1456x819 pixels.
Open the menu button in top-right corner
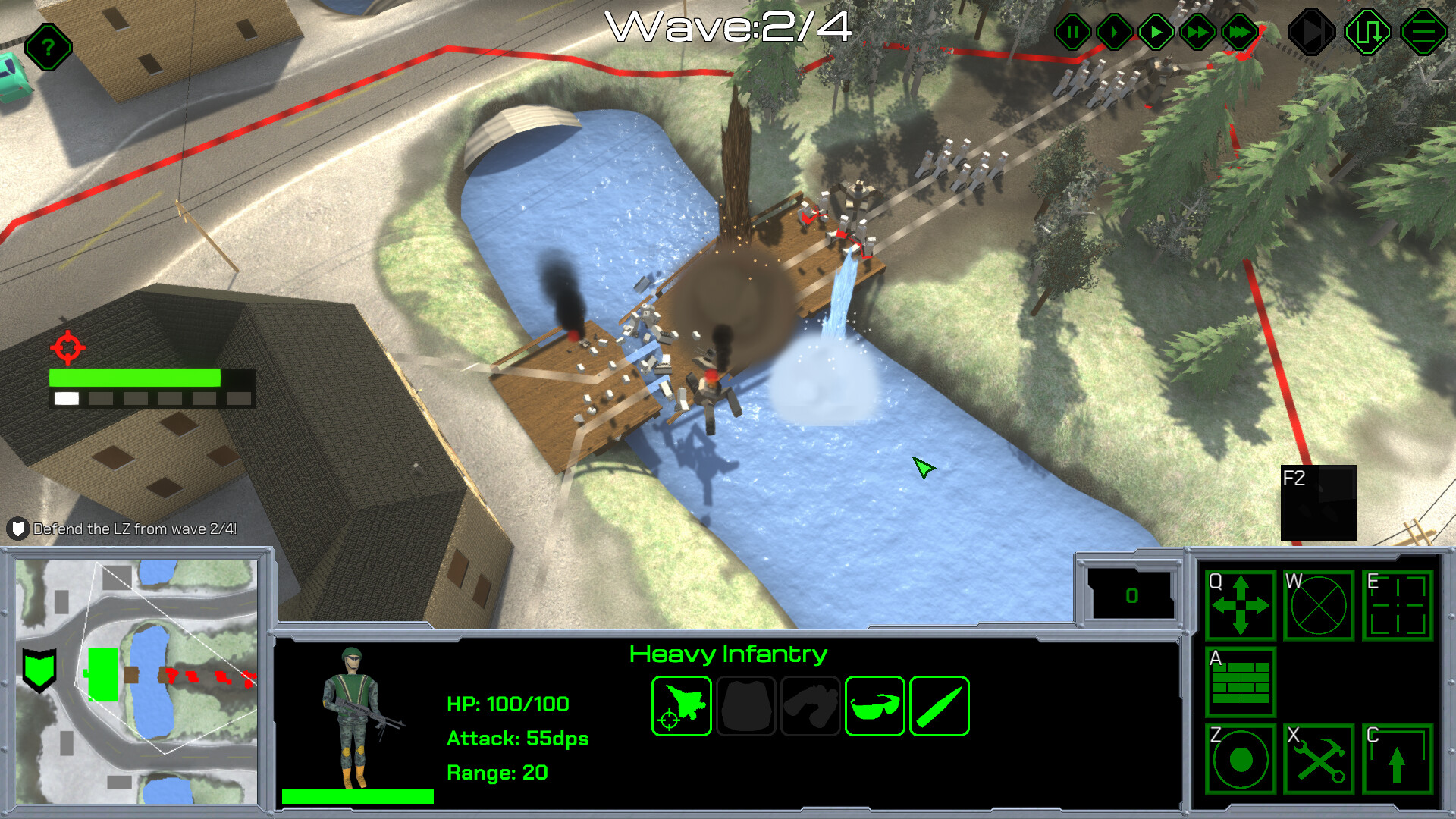point(1421,30)
